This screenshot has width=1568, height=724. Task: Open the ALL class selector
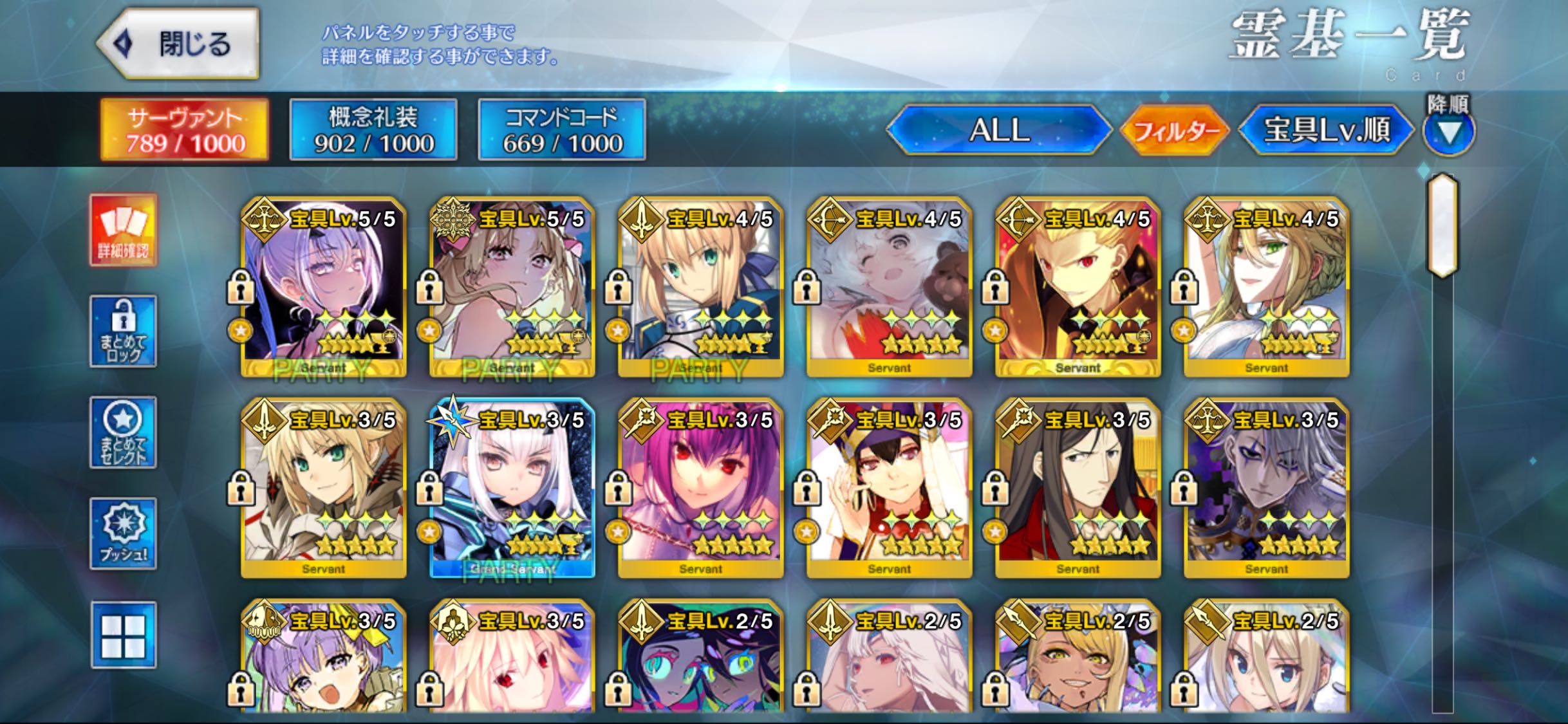tap(999, 131)
